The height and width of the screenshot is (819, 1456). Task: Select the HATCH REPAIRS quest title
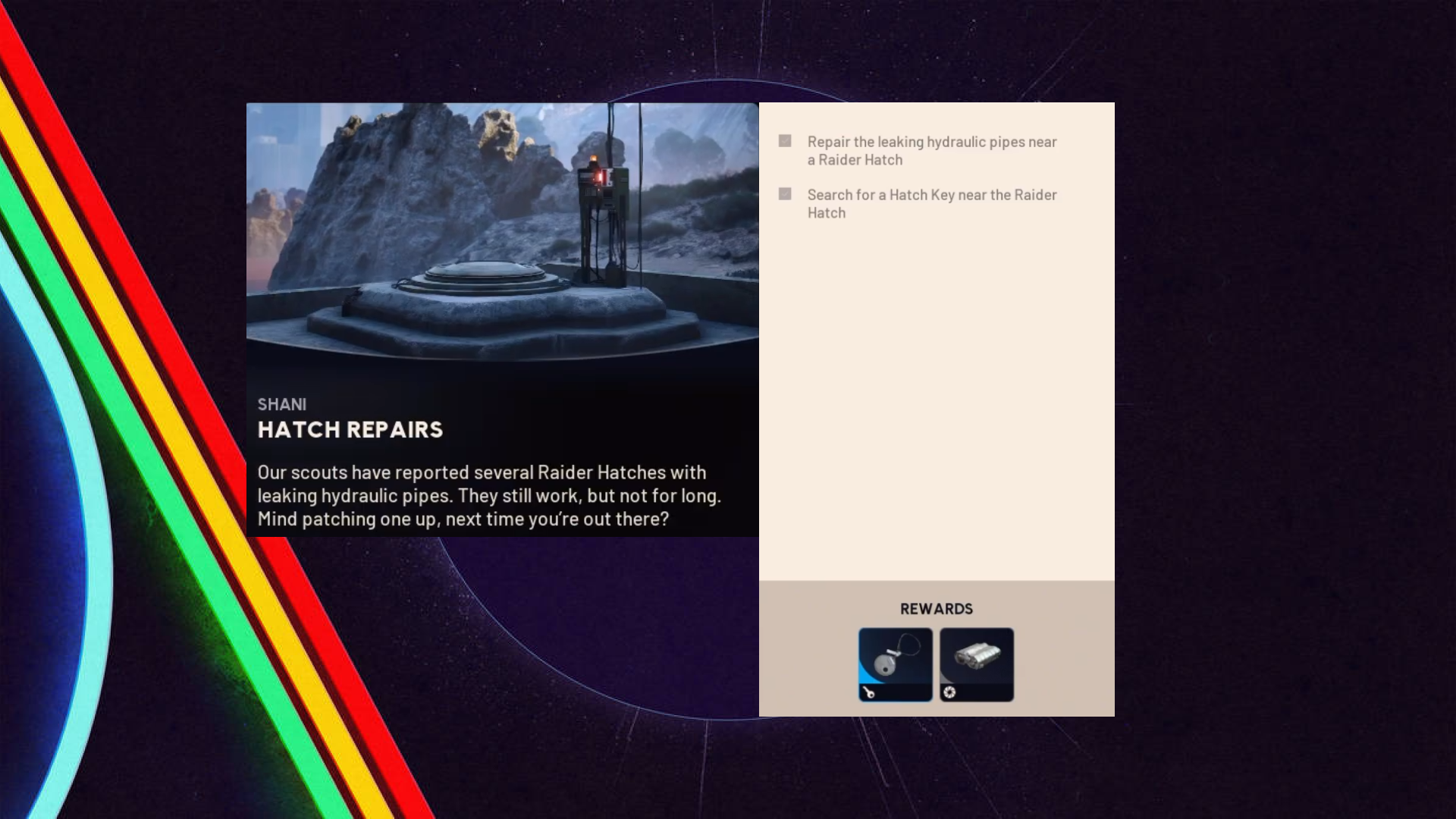pos(350,429)
